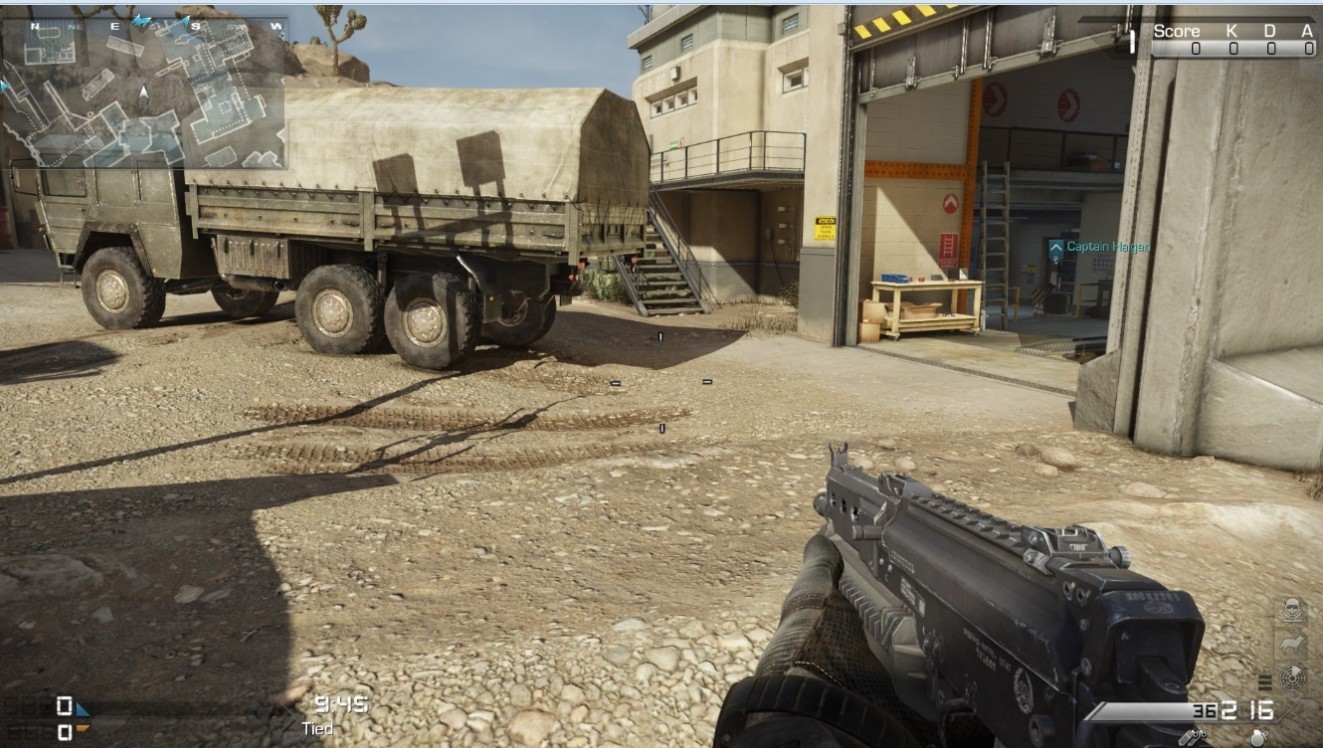Select the tactical grenade icon beside ammo
This screenshot has height=748, width=1323.
[1190, 737]
